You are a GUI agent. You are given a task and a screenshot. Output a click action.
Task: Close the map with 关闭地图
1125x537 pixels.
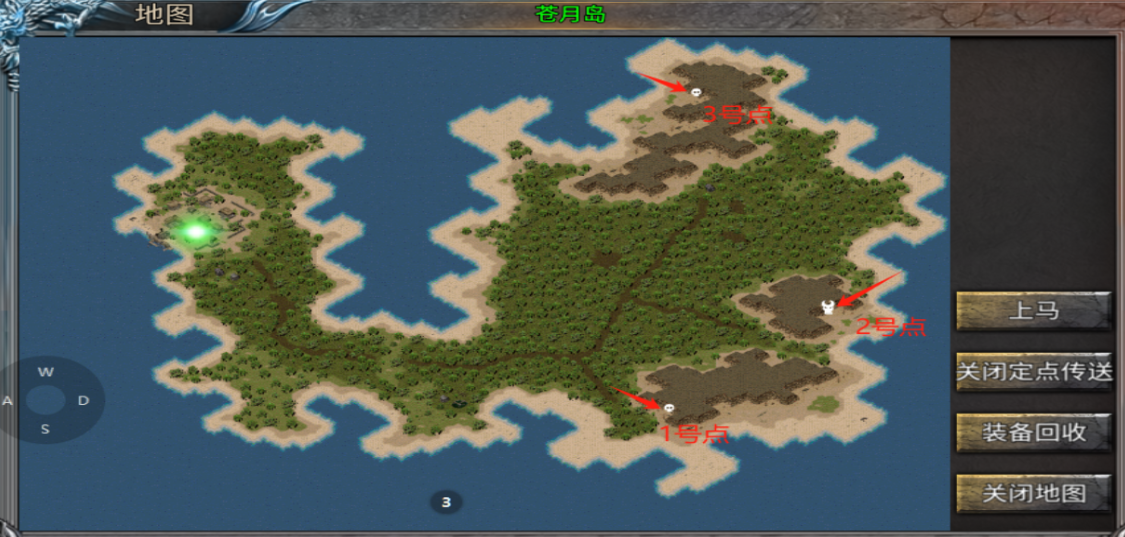[x=1033, y=493]
